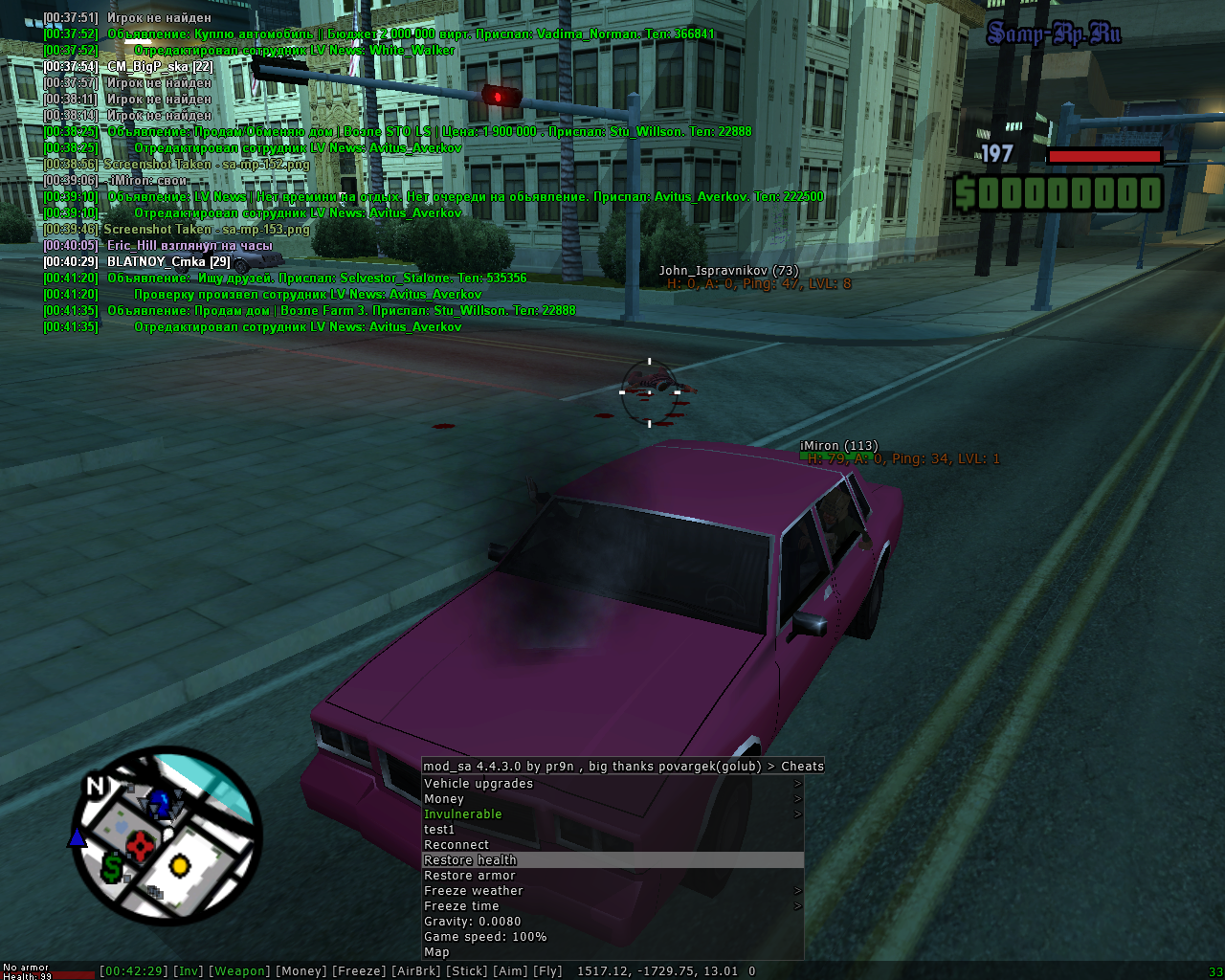Image resolution: width=1225 pixels, height=980 pixels.
Task: Toggle the [AirBrk] status bar indicator
Action: 416,971
